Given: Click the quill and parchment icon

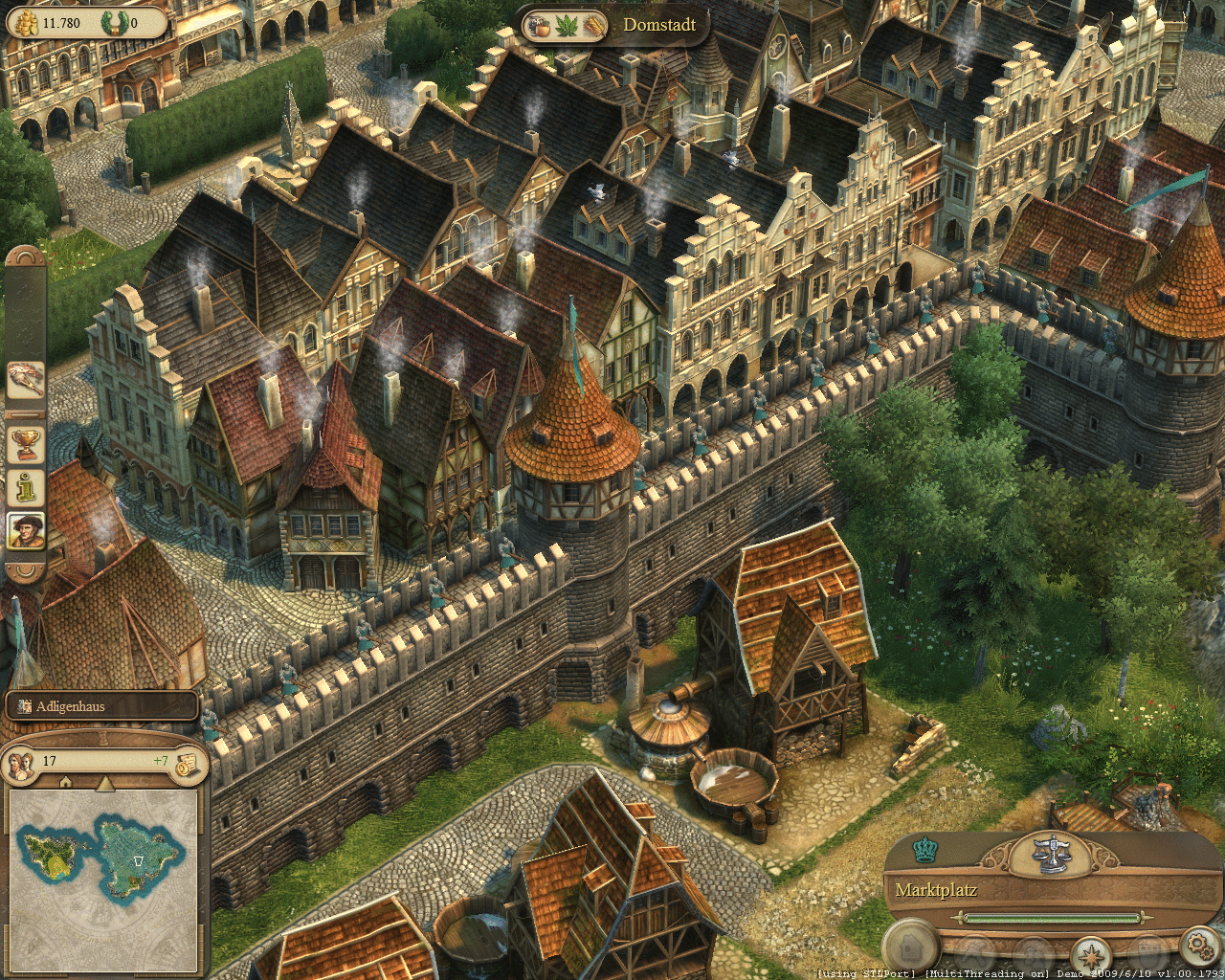Looking at the screenshot, I should click(26, 380).
